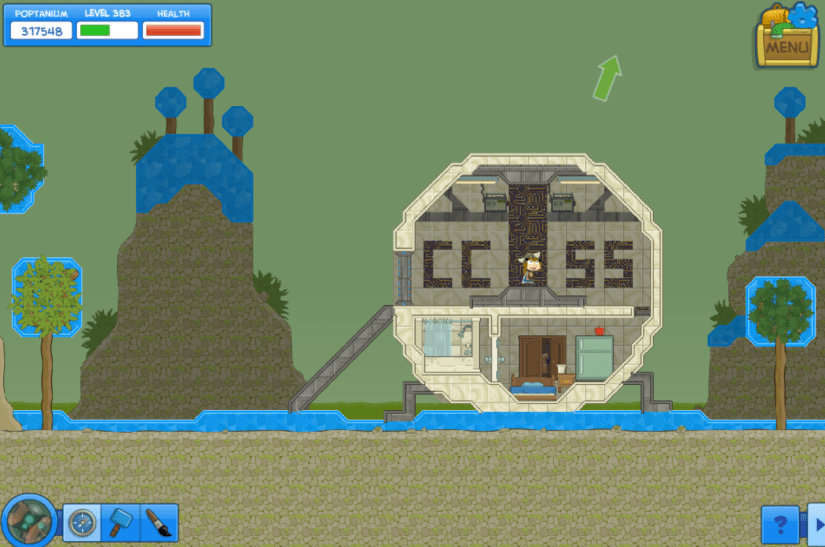Expand the panel with the right arrow
This screenshot has width=825, height=547.
tap(815, 524)
